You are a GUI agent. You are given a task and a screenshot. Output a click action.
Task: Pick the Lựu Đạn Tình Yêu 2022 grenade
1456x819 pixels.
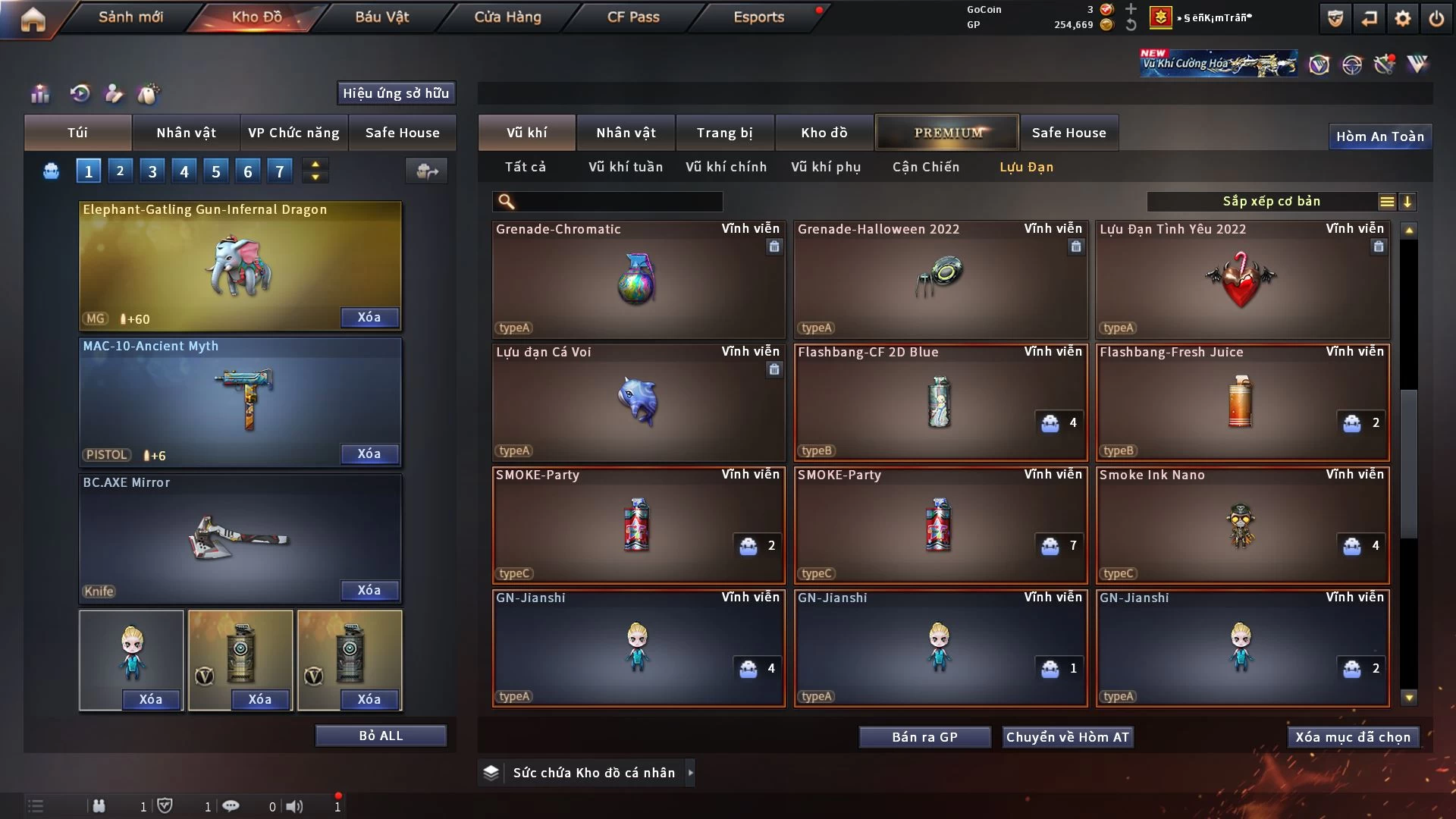[x=1241, y=279]
